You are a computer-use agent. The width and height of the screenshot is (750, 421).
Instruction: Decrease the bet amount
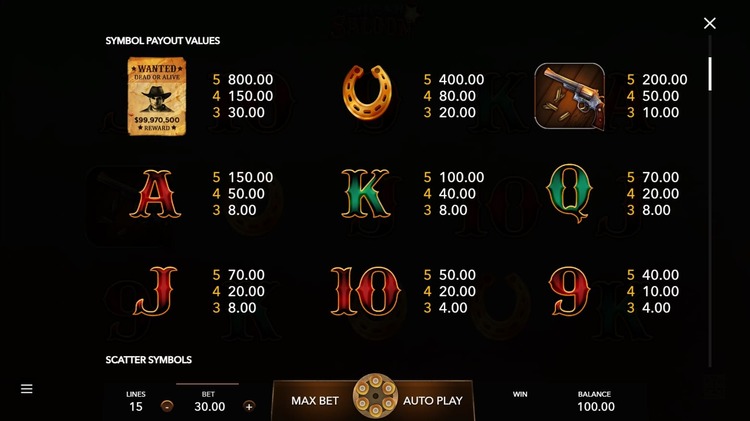click(x=166, y=406)
